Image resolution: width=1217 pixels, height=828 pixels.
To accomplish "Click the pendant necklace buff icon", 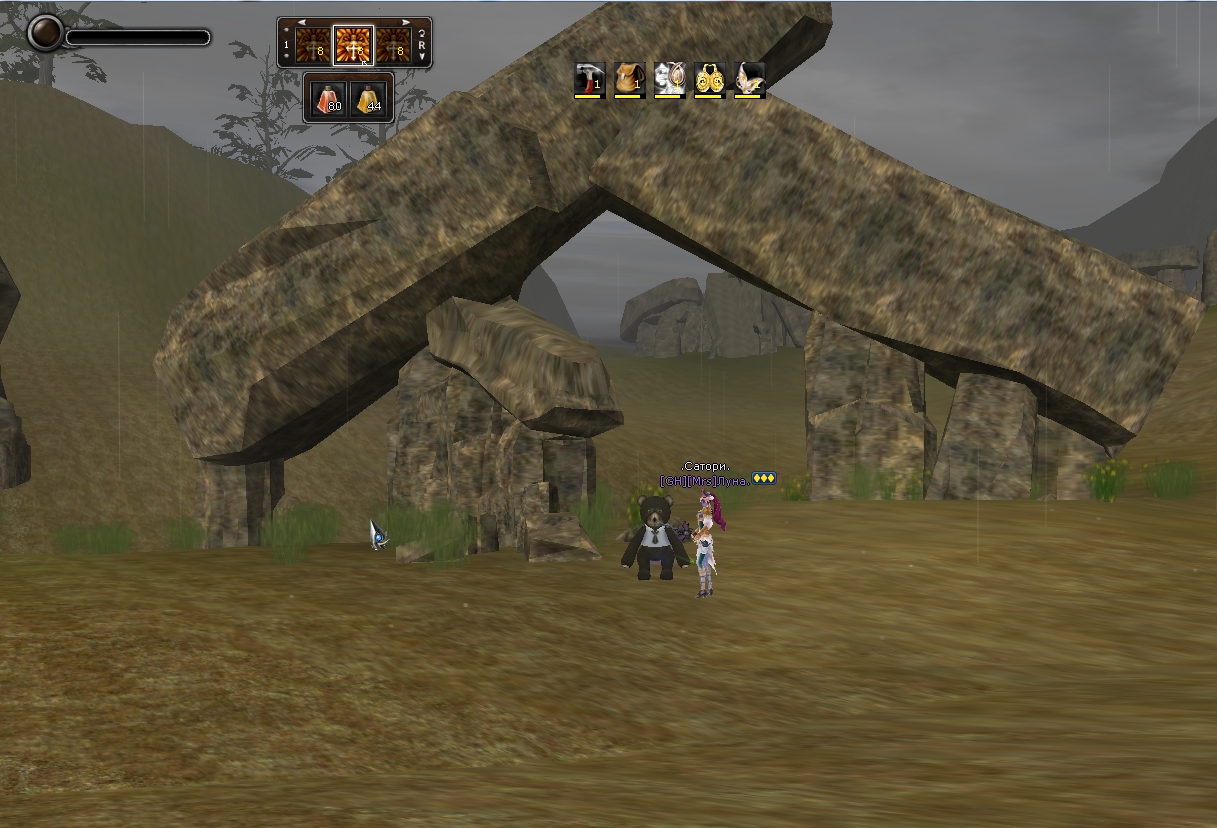I will pyautogui.click(x=669, y=79).
